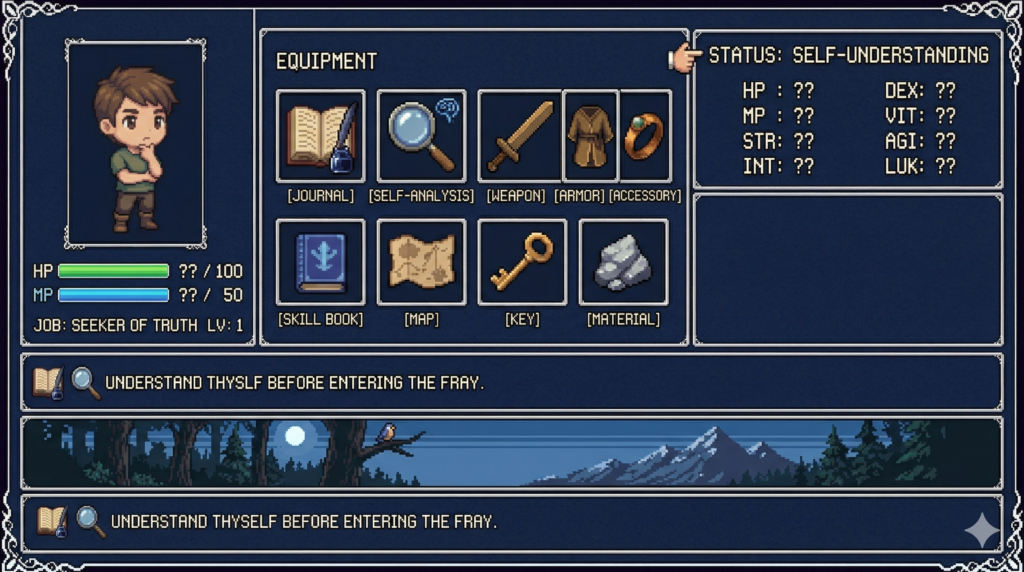Choose the wooden sword Weapon slot
Screen dimensions: 1024x572
(520, 136)
